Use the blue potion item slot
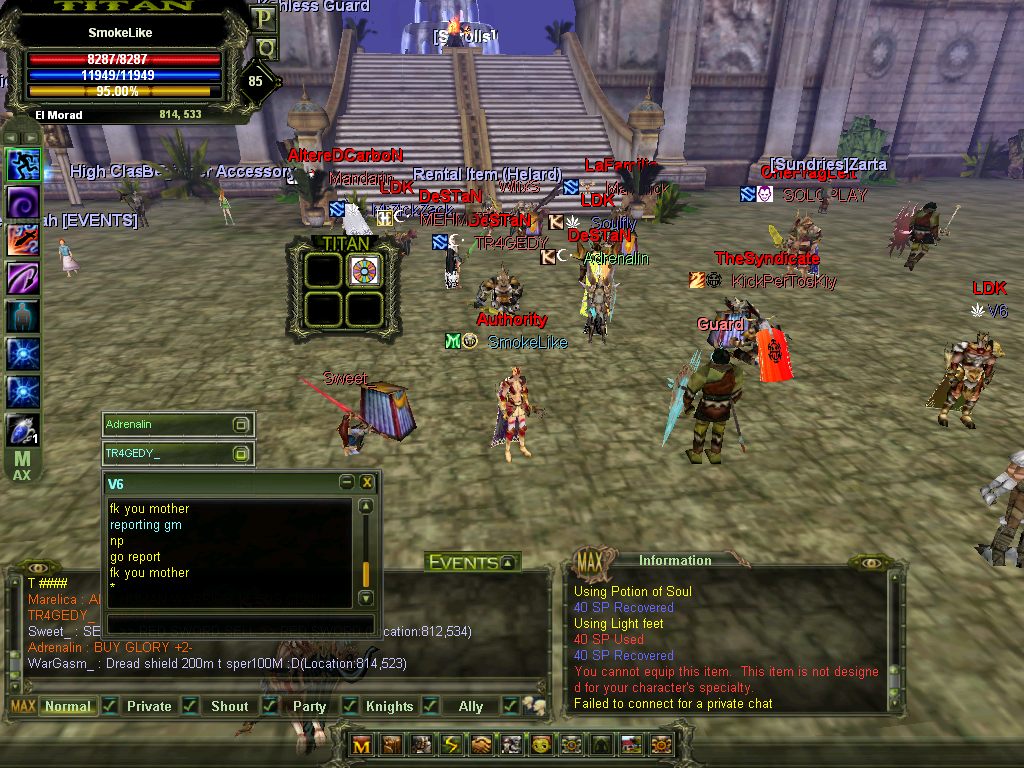 click(x=23, y=431)
